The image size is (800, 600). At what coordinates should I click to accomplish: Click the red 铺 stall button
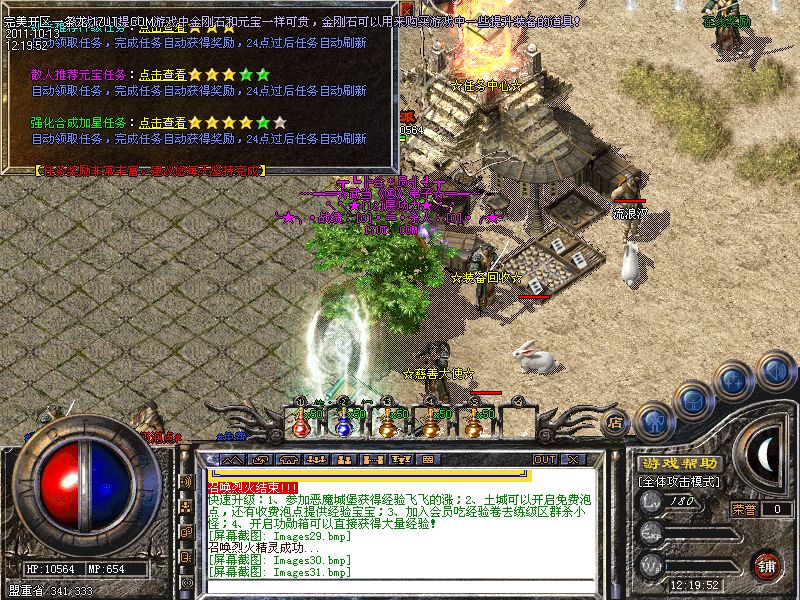point(767,564)
